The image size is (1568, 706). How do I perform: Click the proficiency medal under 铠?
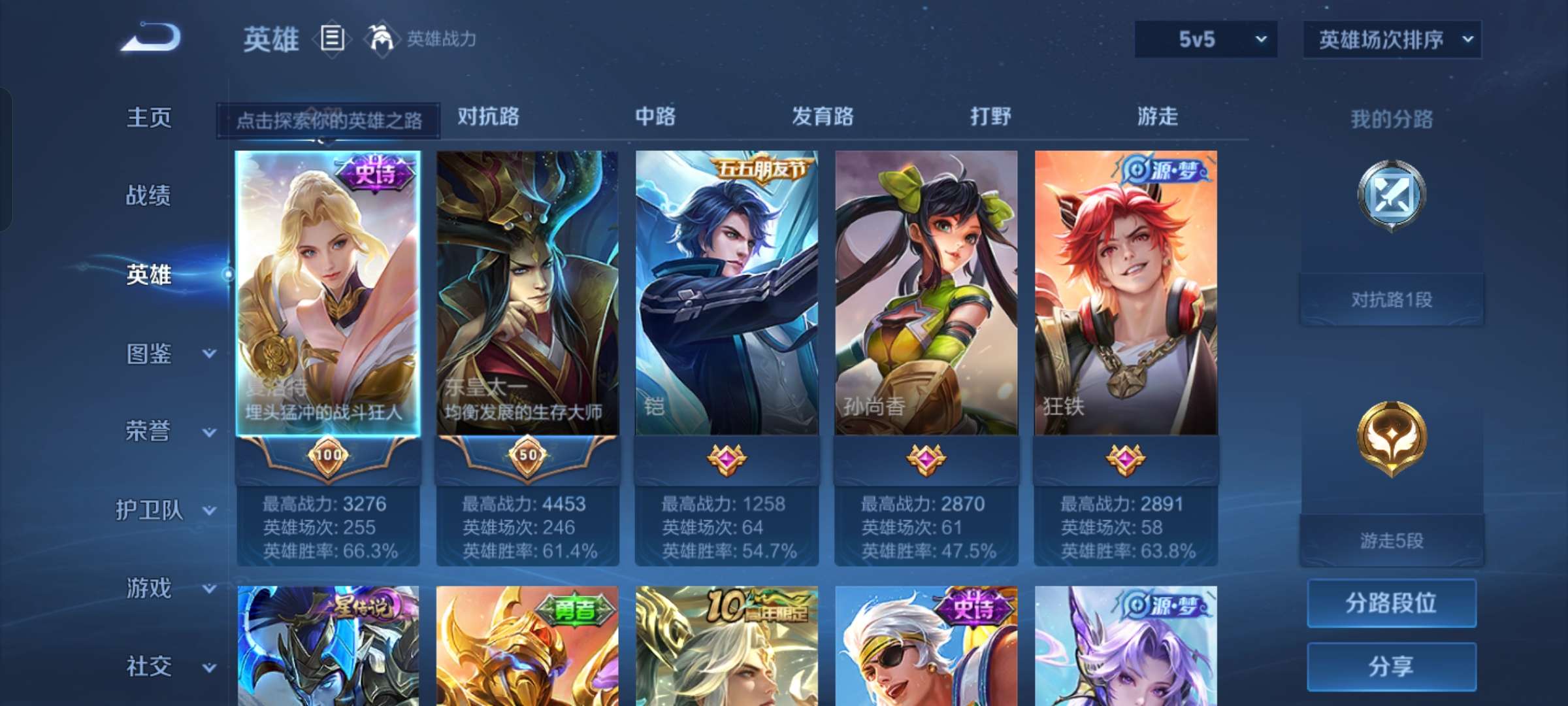click(x=728, y=460)
